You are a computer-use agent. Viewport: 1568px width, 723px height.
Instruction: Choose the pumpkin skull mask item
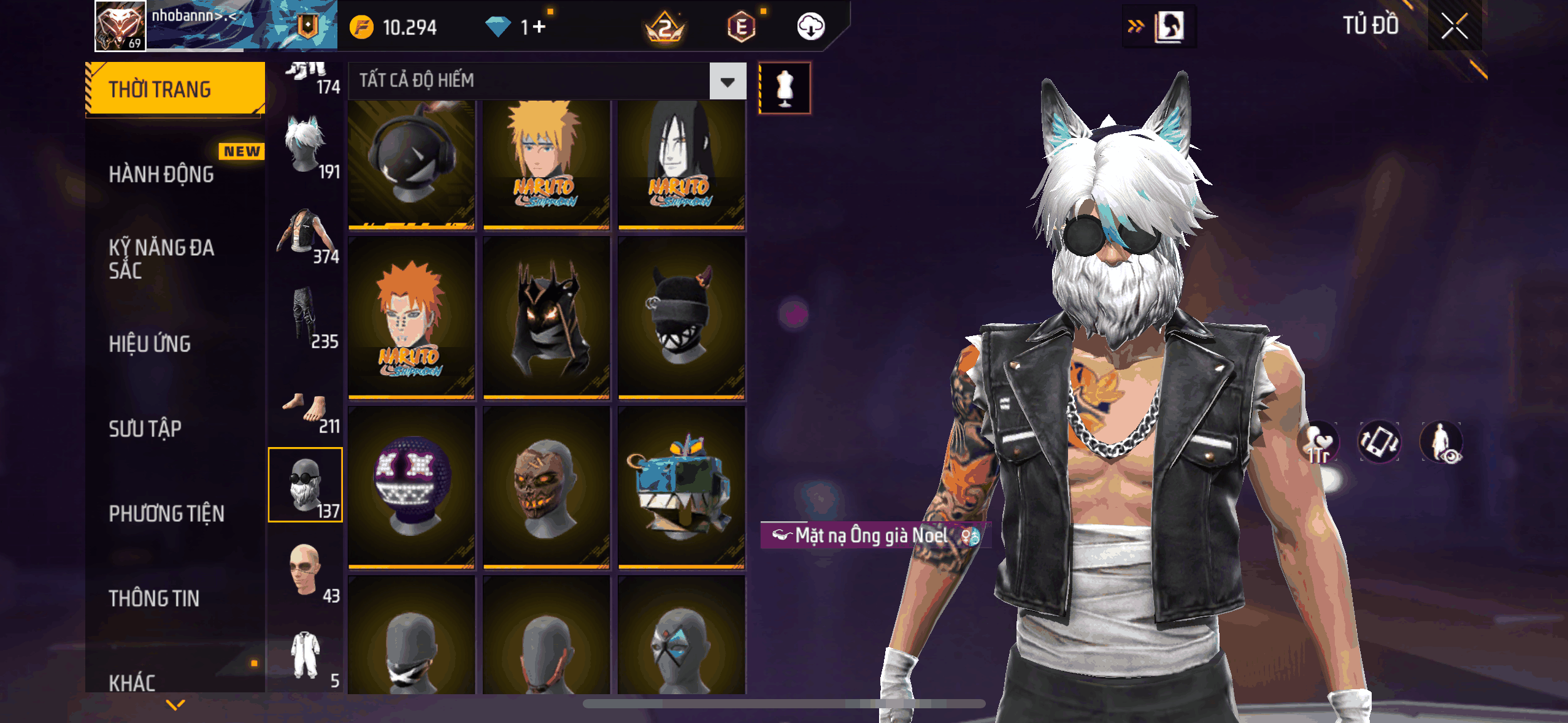click(x=546, y=488)
